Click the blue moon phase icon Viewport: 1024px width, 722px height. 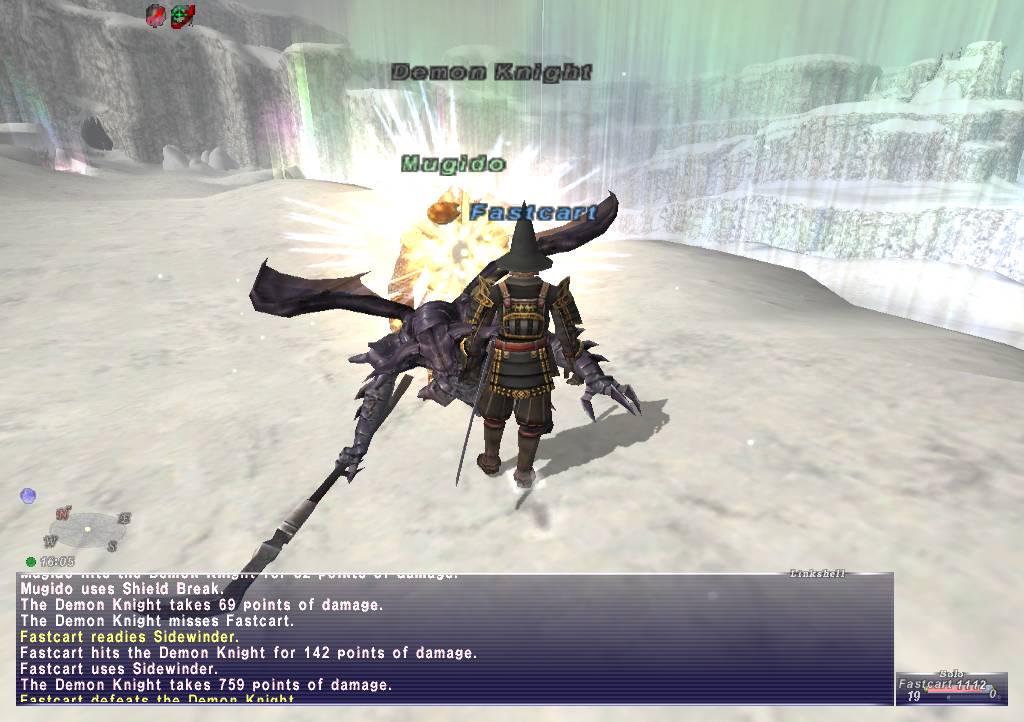tap(28, 496)
